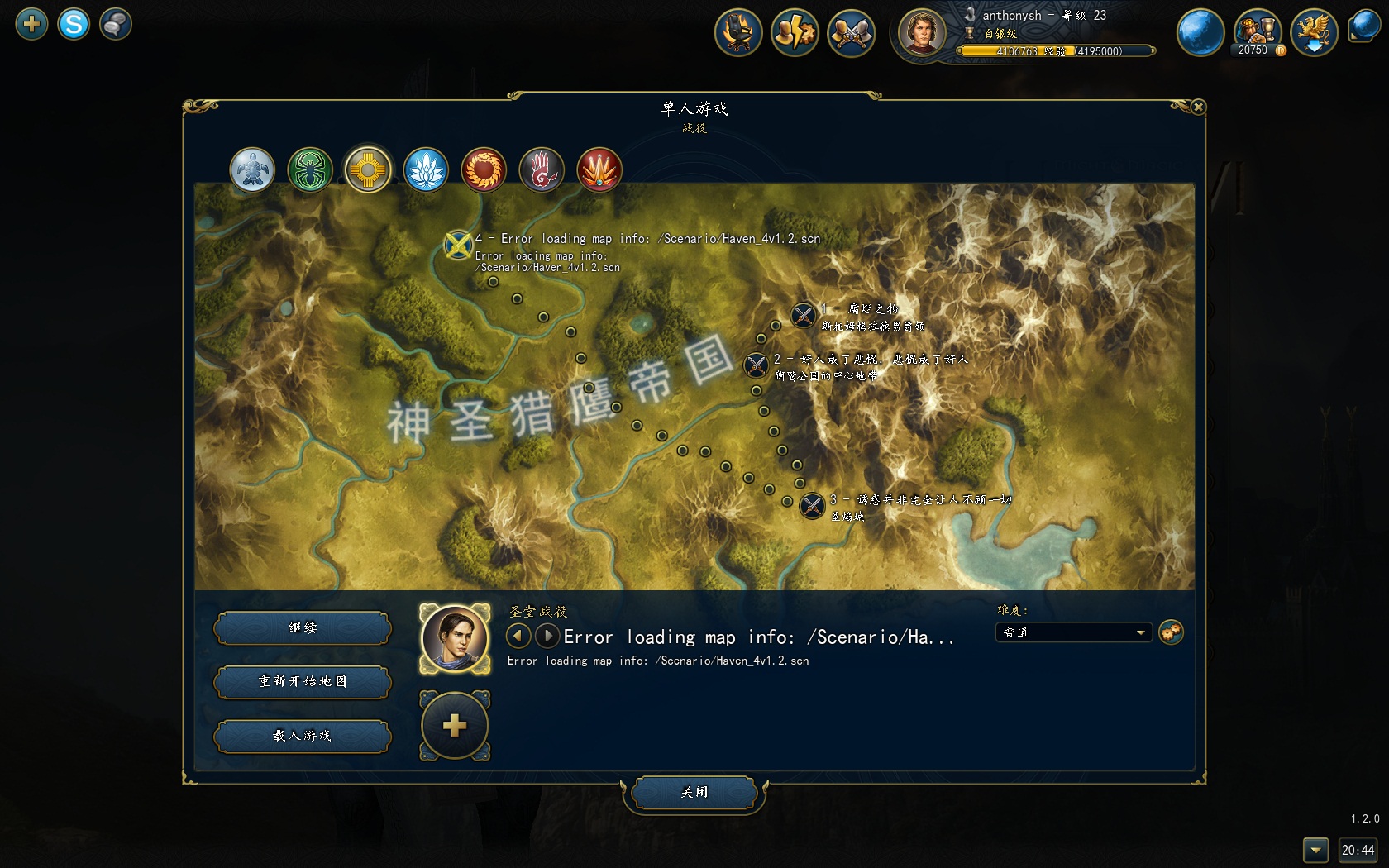Close the dialog with the X button
1389x868 pixels.
click(1198, 107)
